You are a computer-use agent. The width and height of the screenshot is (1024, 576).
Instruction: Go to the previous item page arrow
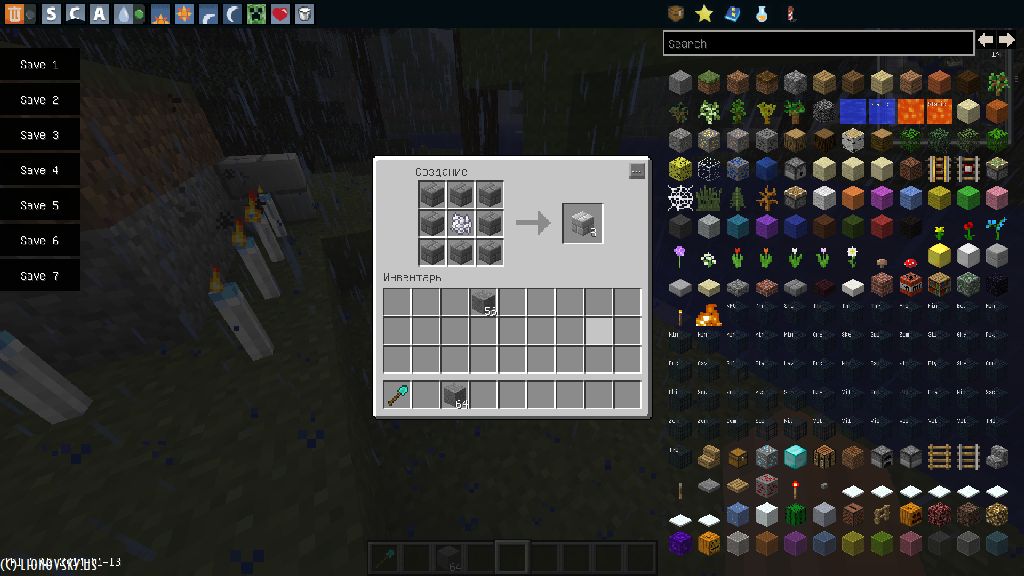[x=986, y=40]
